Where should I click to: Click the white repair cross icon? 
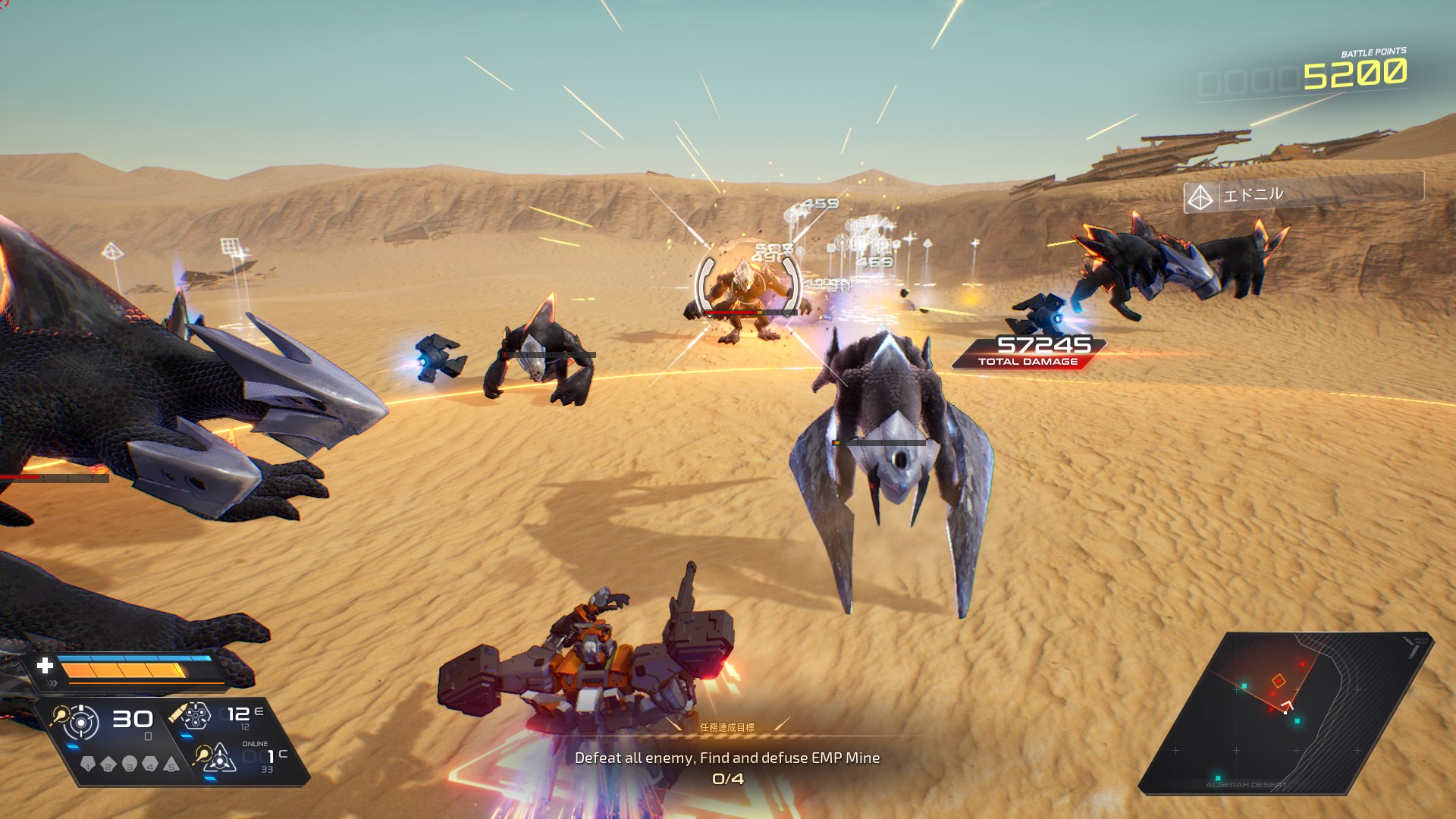[45, 666]
